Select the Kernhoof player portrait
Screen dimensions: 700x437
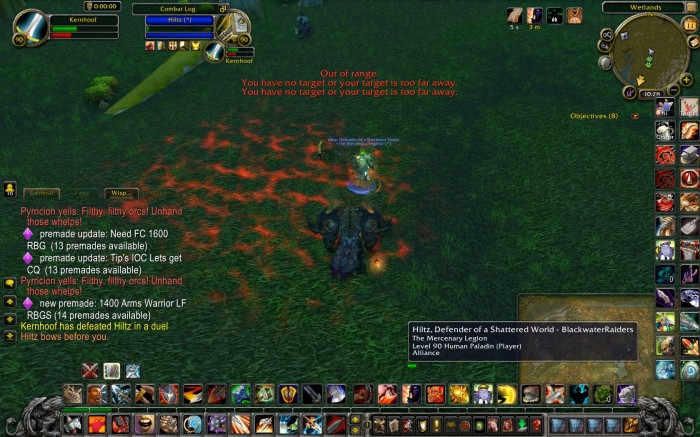tap(30, 28)
